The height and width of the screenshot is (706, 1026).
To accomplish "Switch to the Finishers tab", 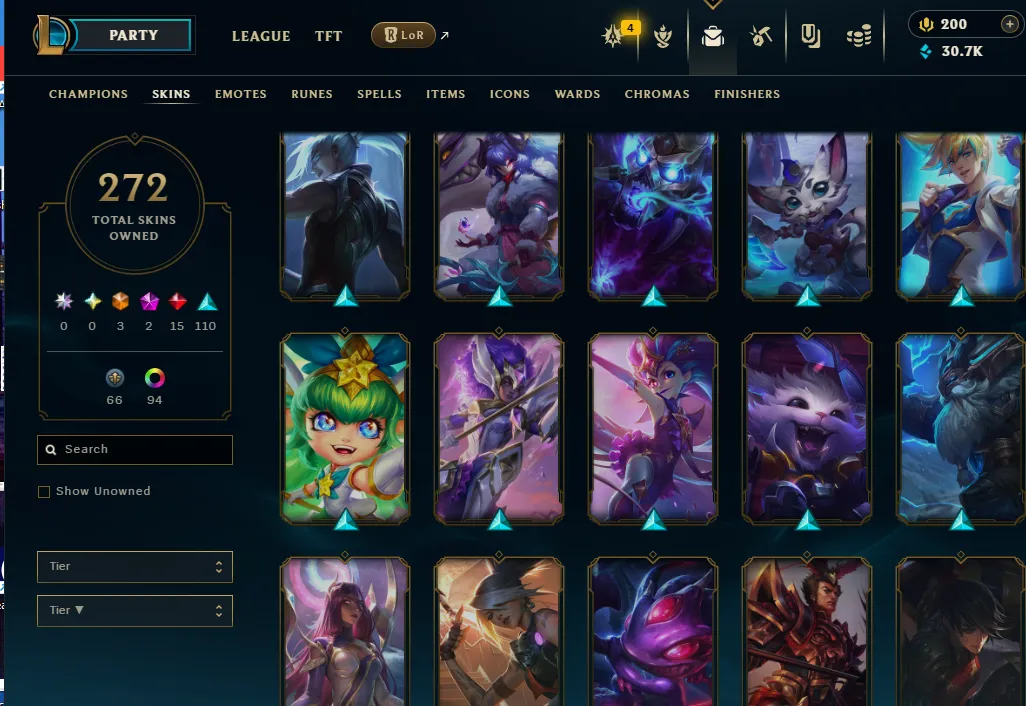I will tap(747, 94).
